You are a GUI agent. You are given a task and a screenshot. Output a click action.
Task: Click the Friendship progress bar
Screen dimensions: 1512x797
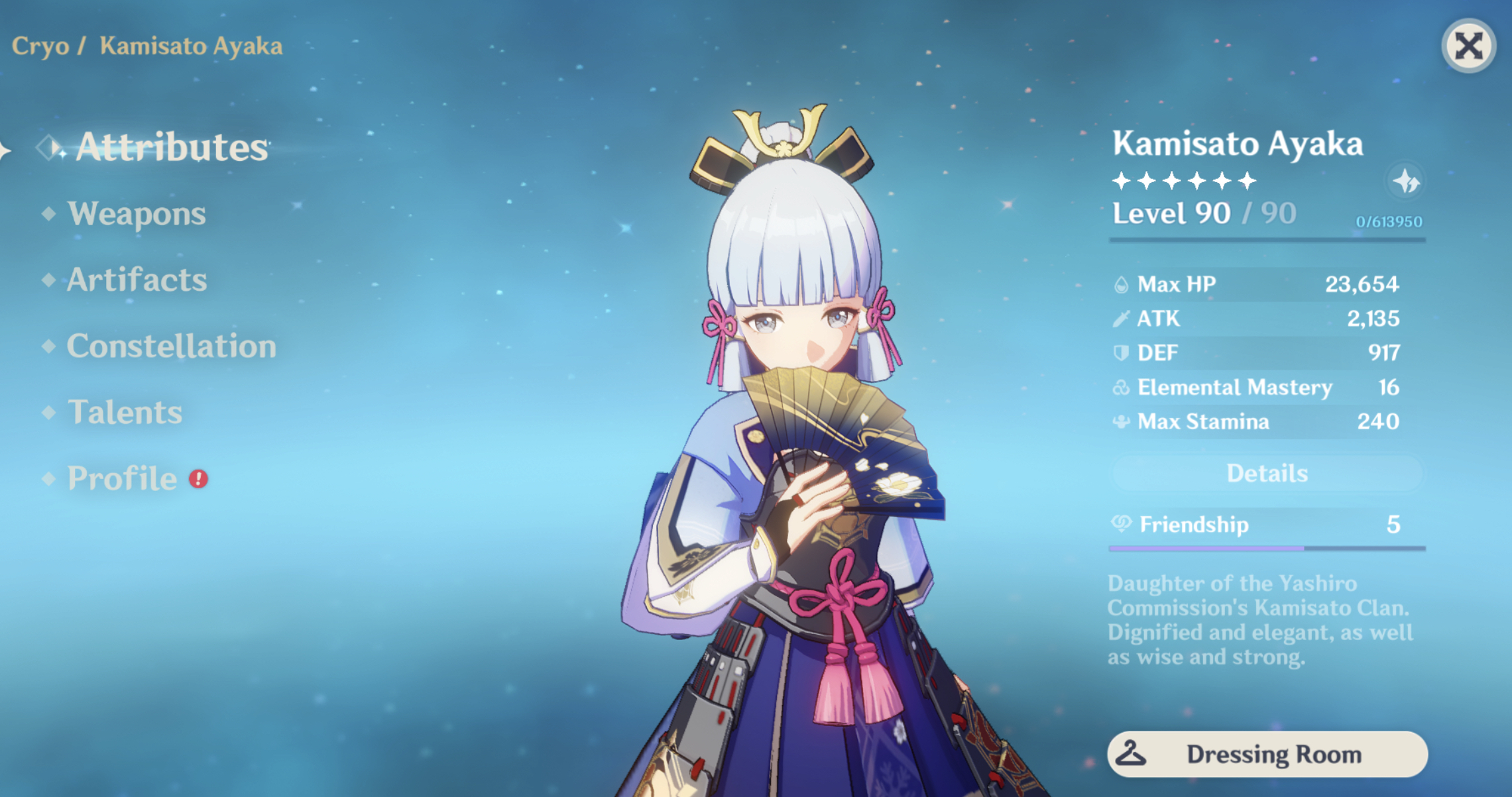[x=1267, y=547]
